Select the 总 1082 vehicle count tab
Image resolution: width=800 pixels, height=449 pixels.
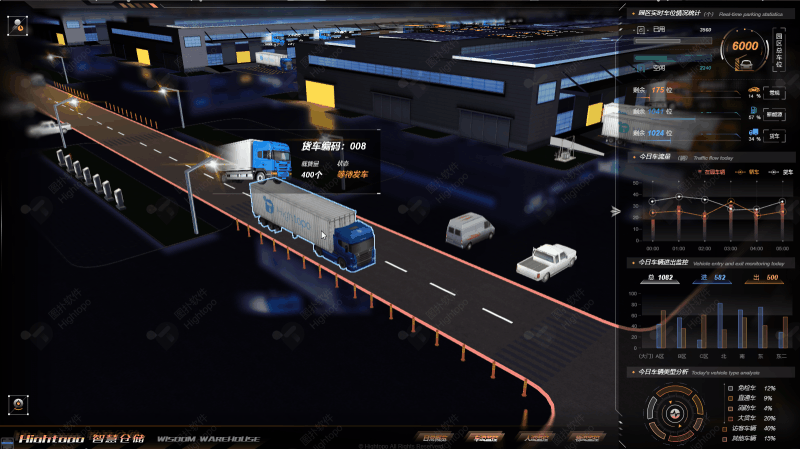(x=661, y=277)
